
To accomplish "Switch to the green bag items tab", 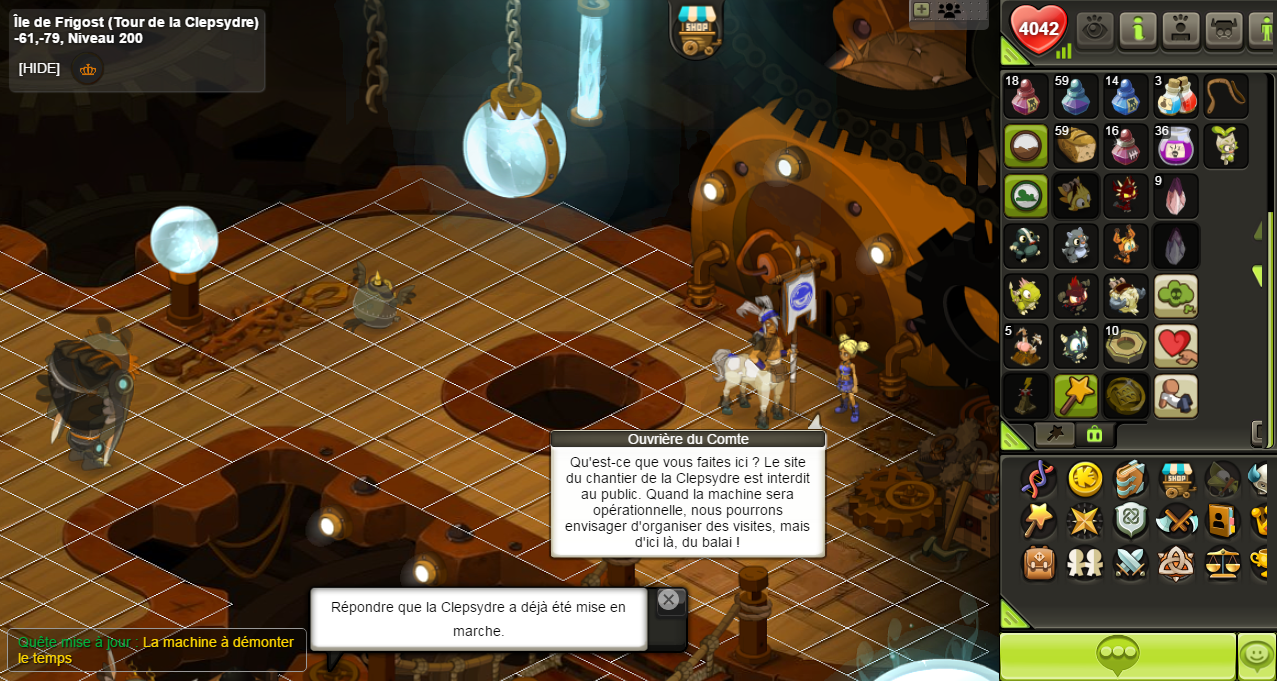I will [1094, 433].
